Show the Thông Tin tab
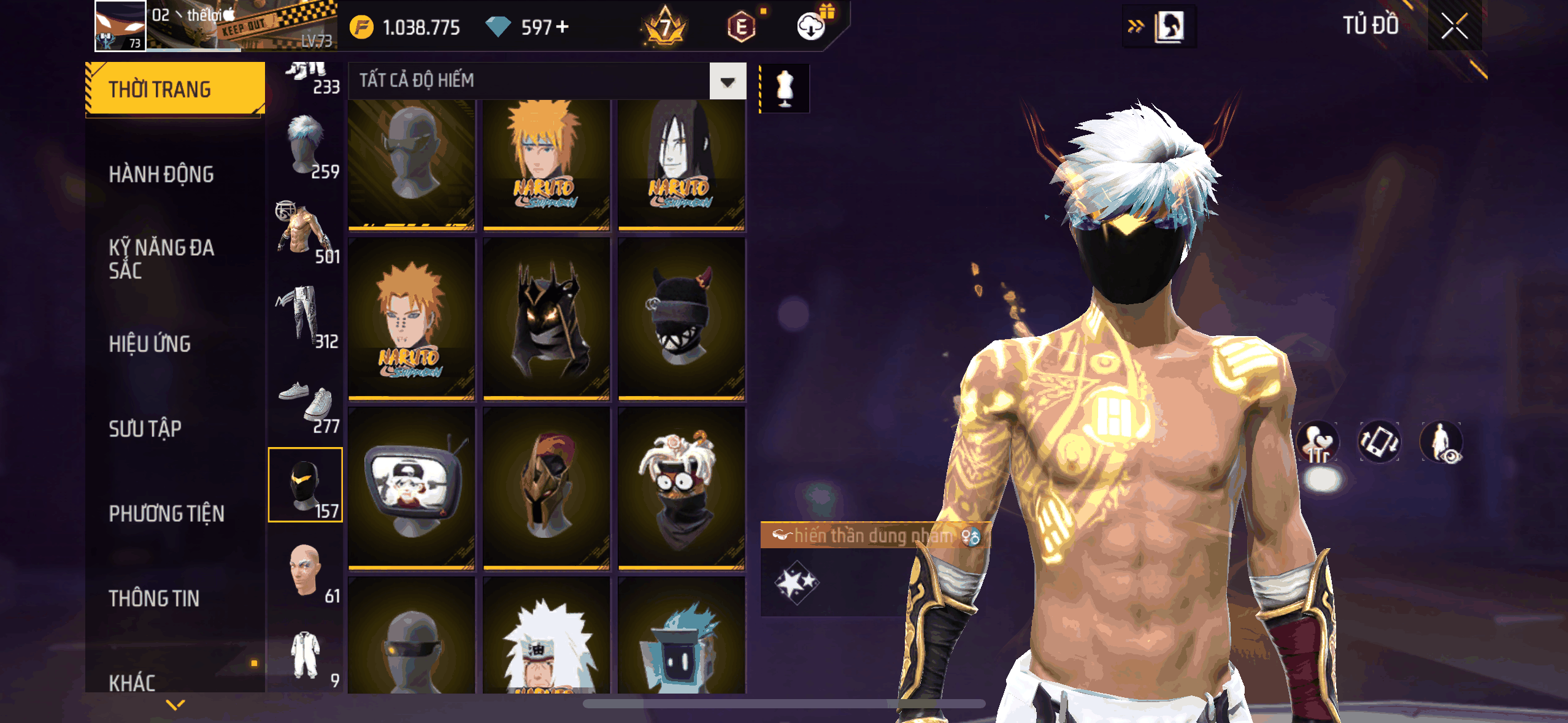This screenshot has height=723, width=1568. [154, 598]
